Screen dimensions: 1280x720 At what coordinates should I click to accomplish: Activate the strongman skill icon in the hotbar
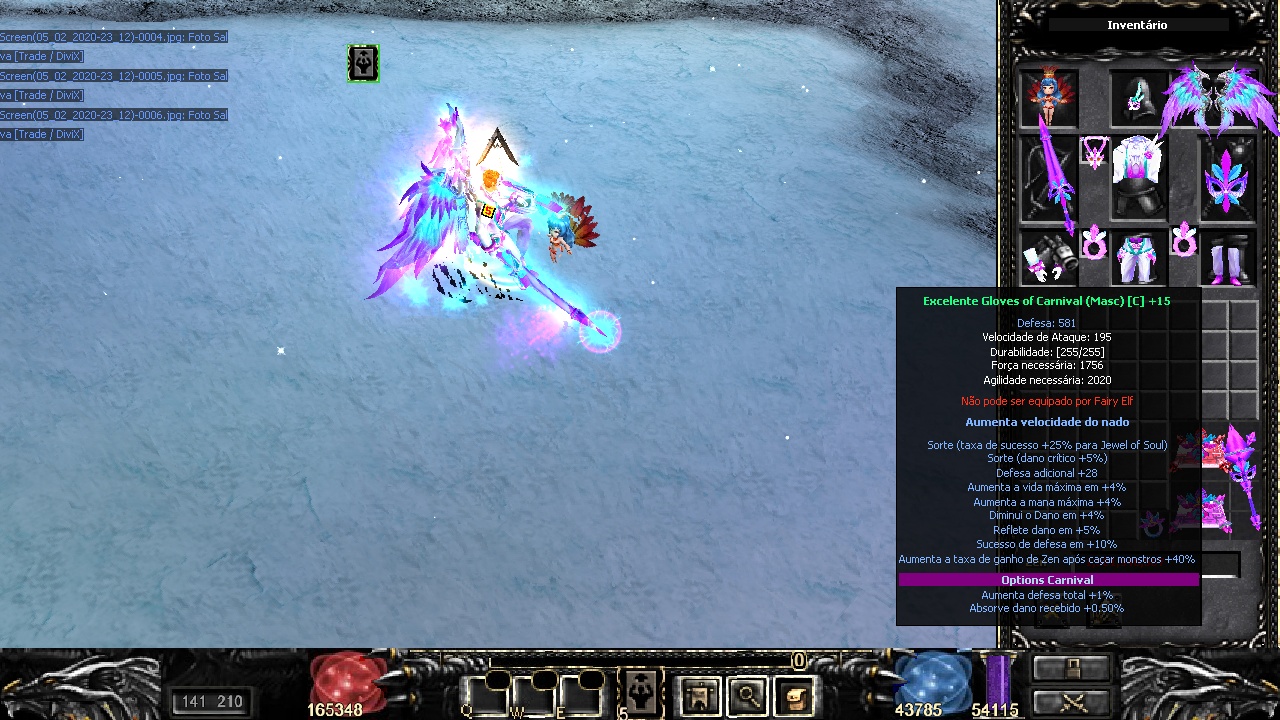[x=641, y=692]
